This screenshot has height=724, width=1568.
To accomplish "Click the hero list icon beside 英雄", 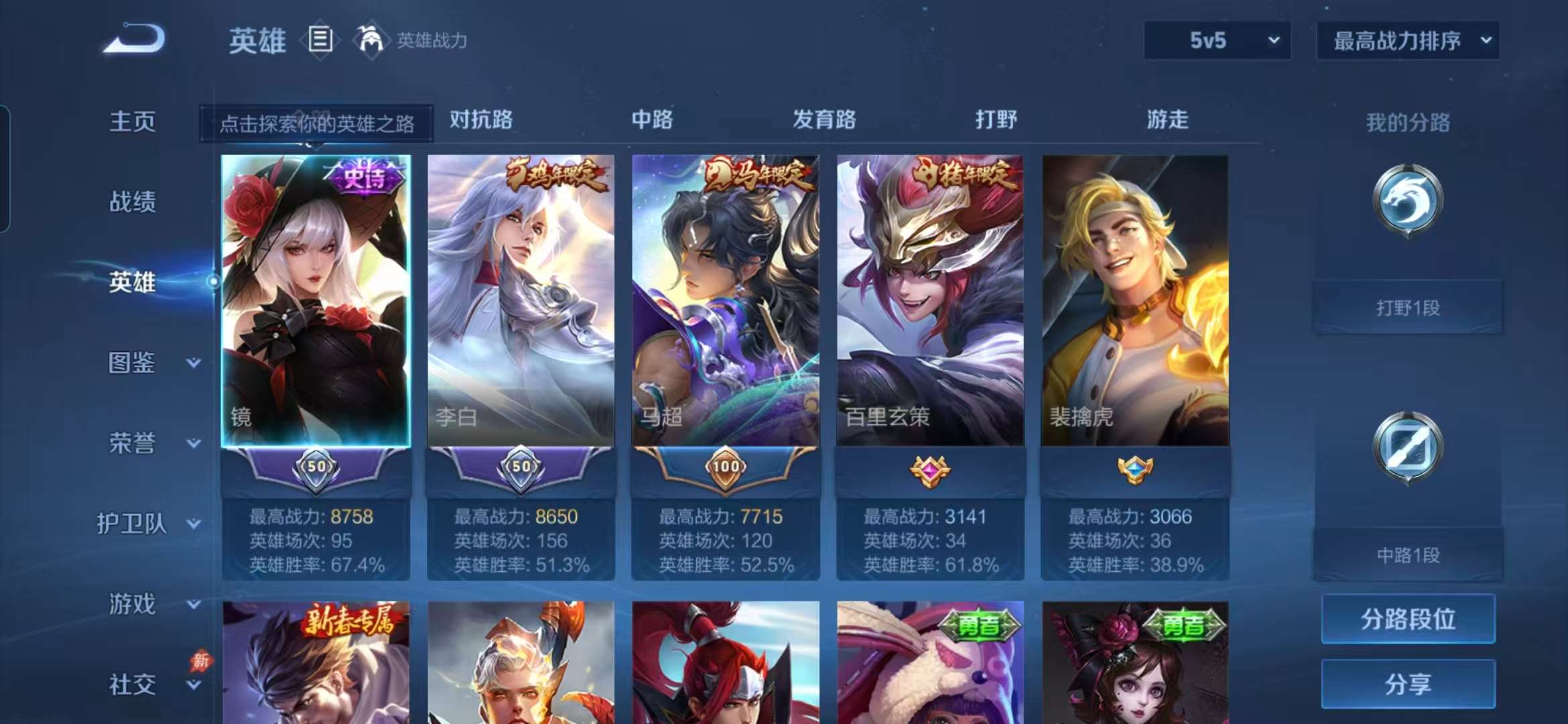I will (320, 40).
